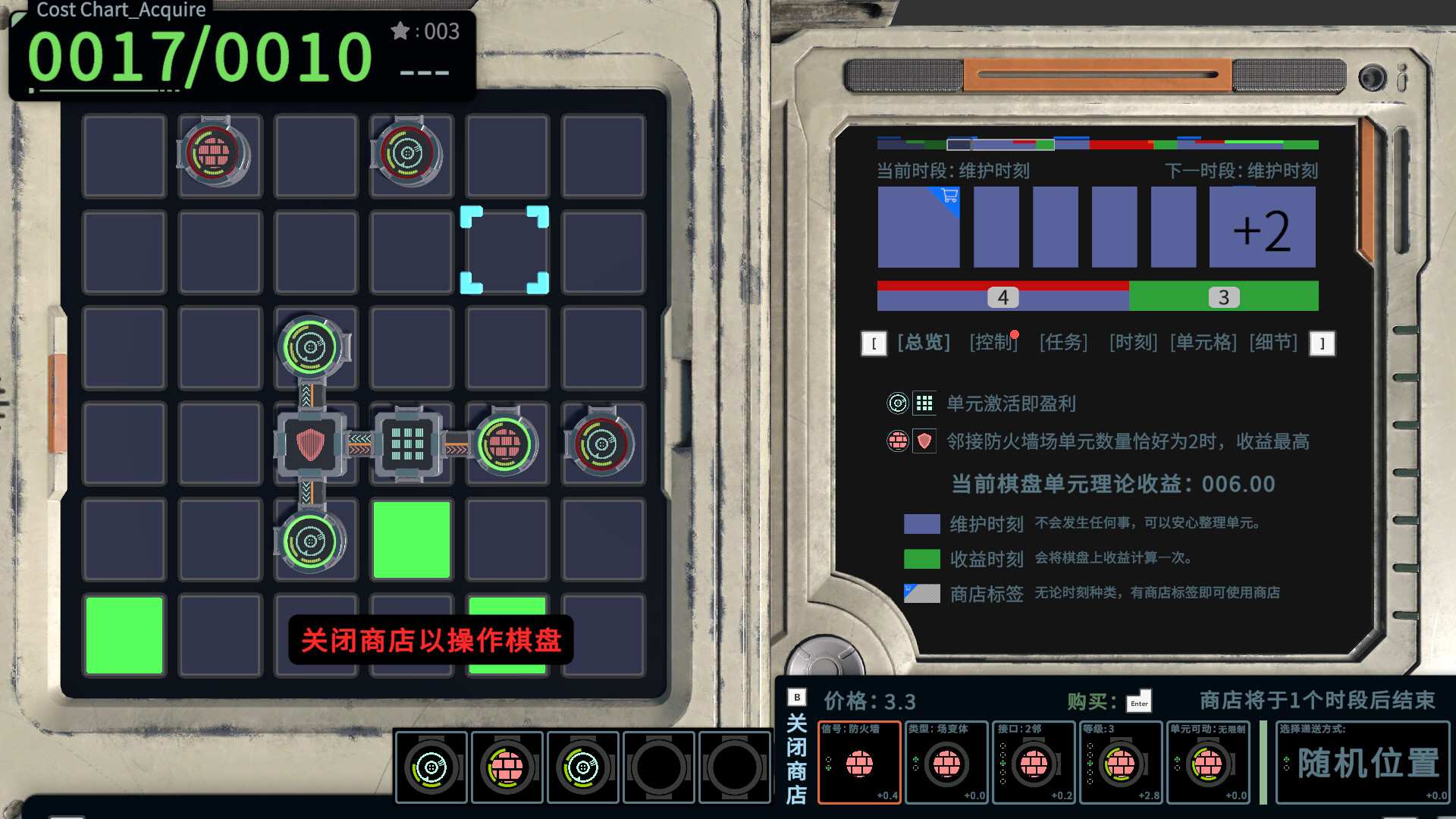Select the 等级:3 attribute card worth +2.8

point(1121,764)
